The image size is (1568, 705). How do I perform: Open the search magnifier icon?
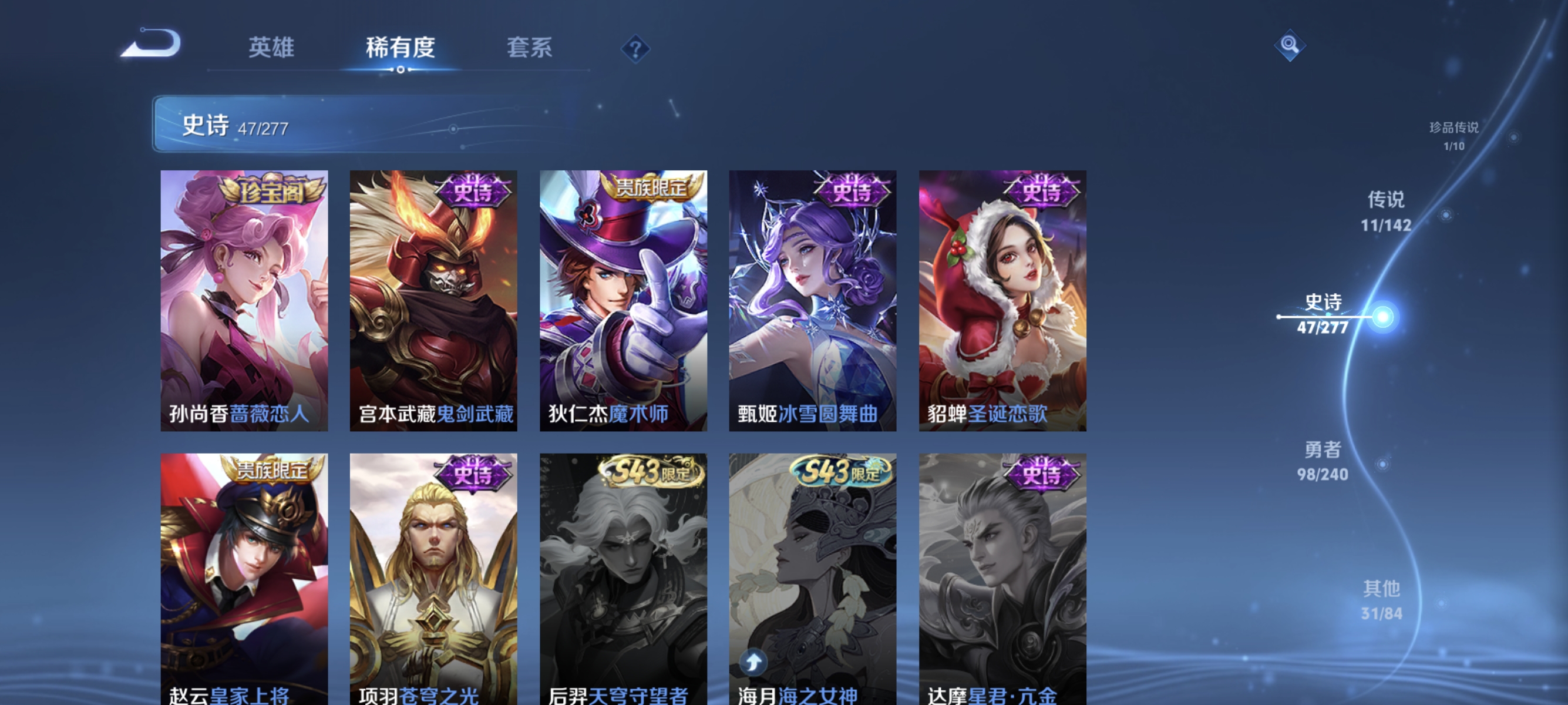click(1290, 46)
